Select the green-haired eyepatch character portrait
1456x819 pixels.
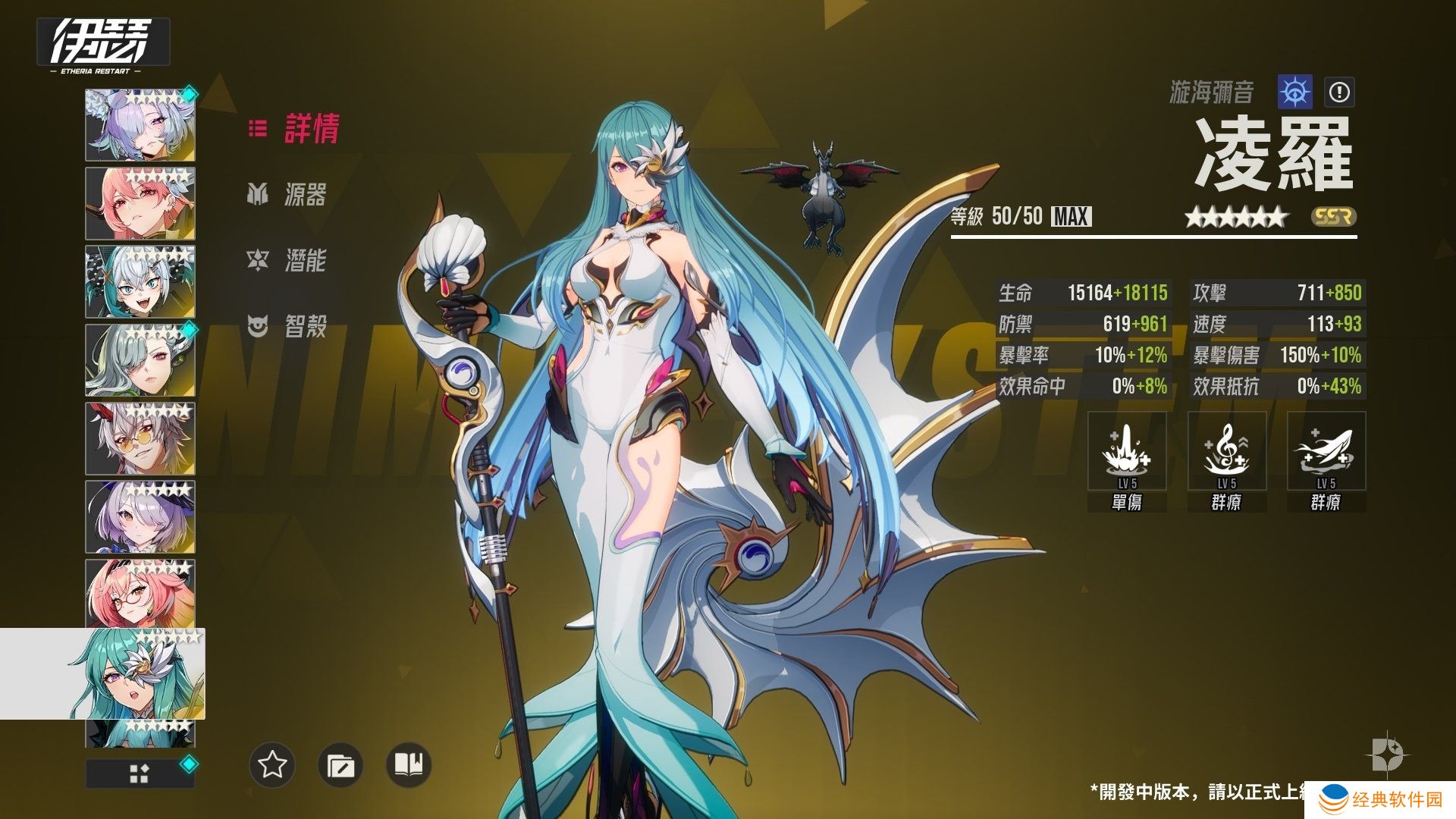click(x=140, y=361)
